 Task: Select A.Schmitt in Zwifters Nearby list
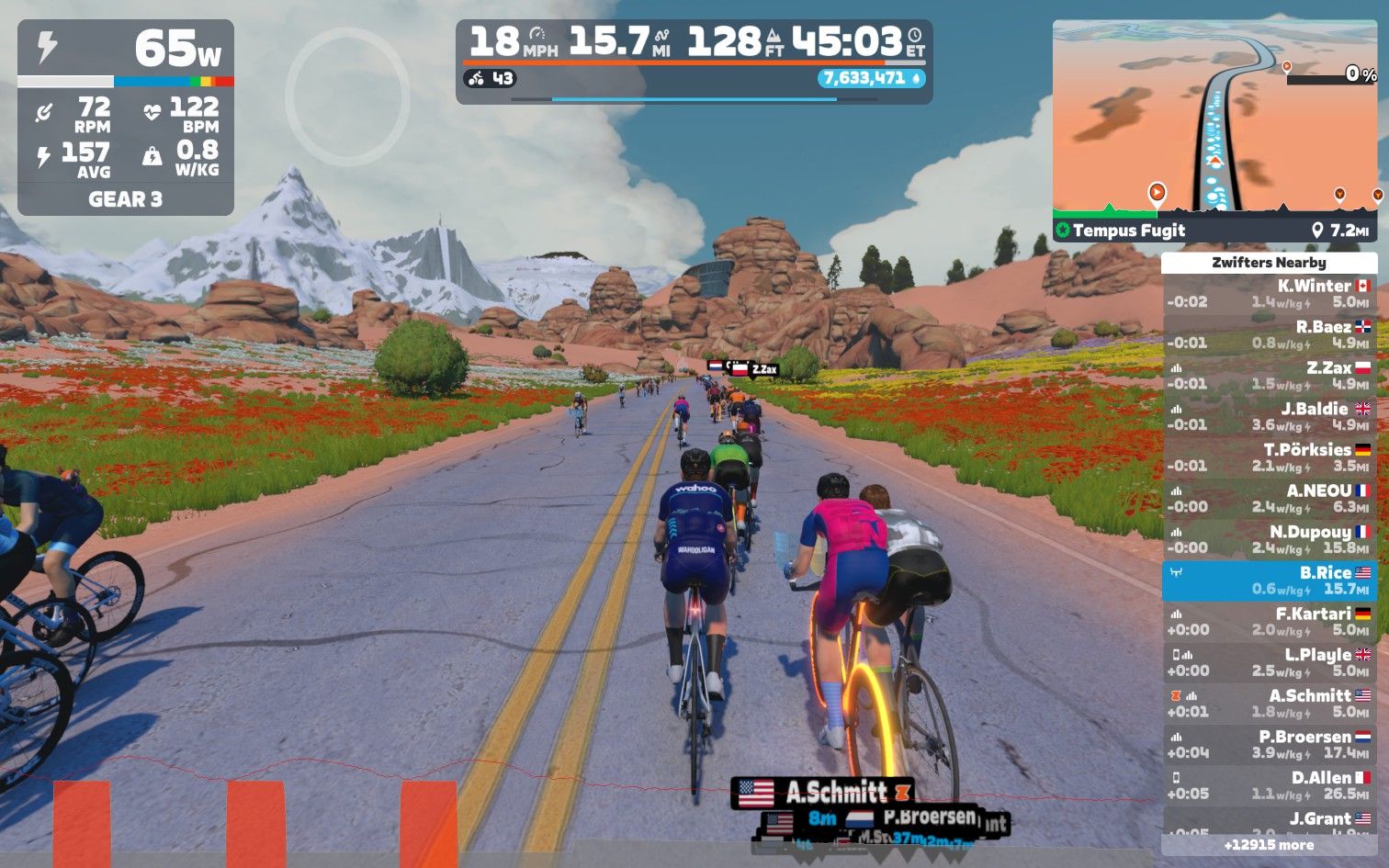pyautogui.click(x=1269, y=704)
